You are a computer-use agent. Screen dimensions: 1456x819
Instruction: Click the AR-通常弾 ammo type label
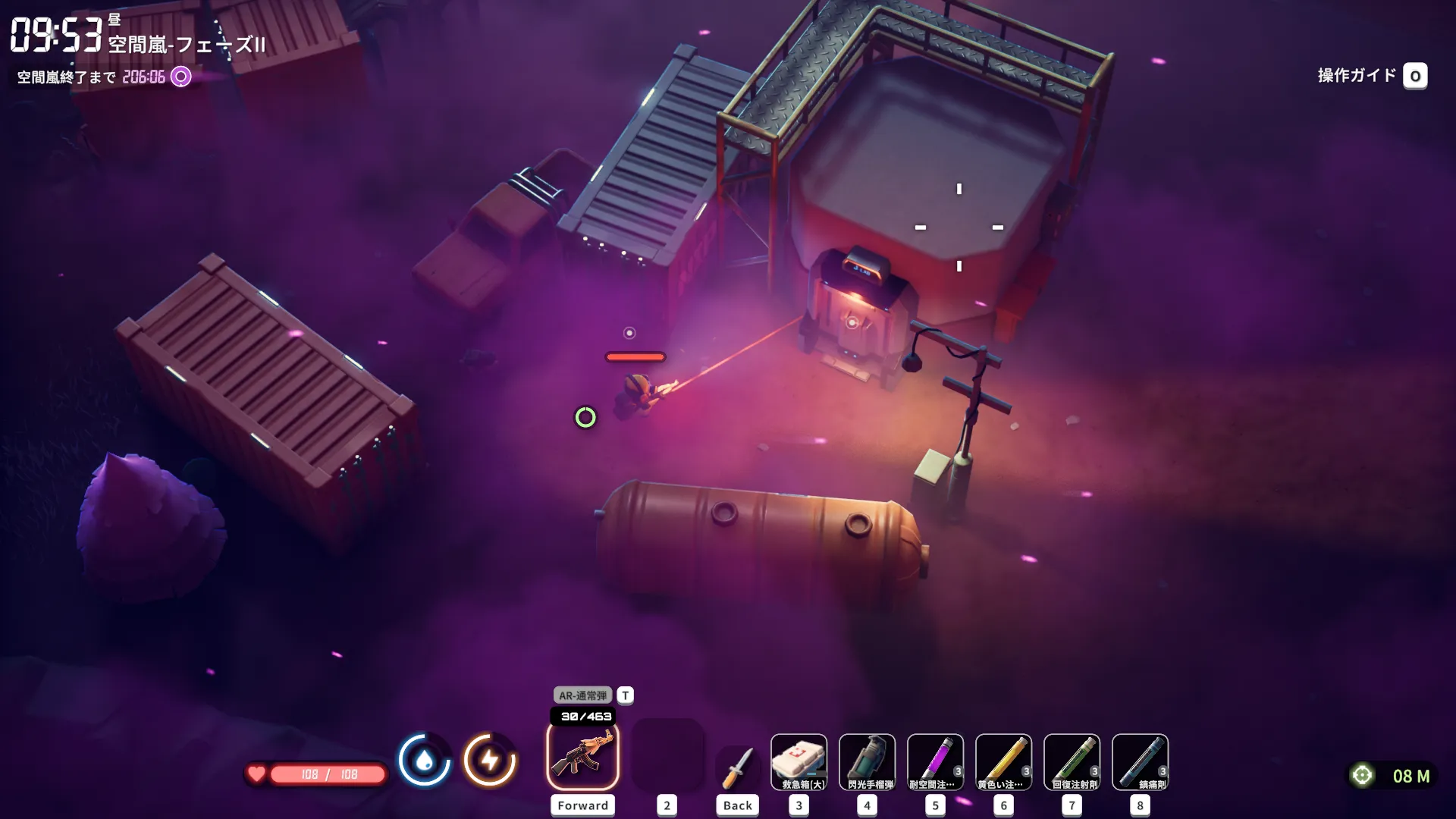[582, 695]
